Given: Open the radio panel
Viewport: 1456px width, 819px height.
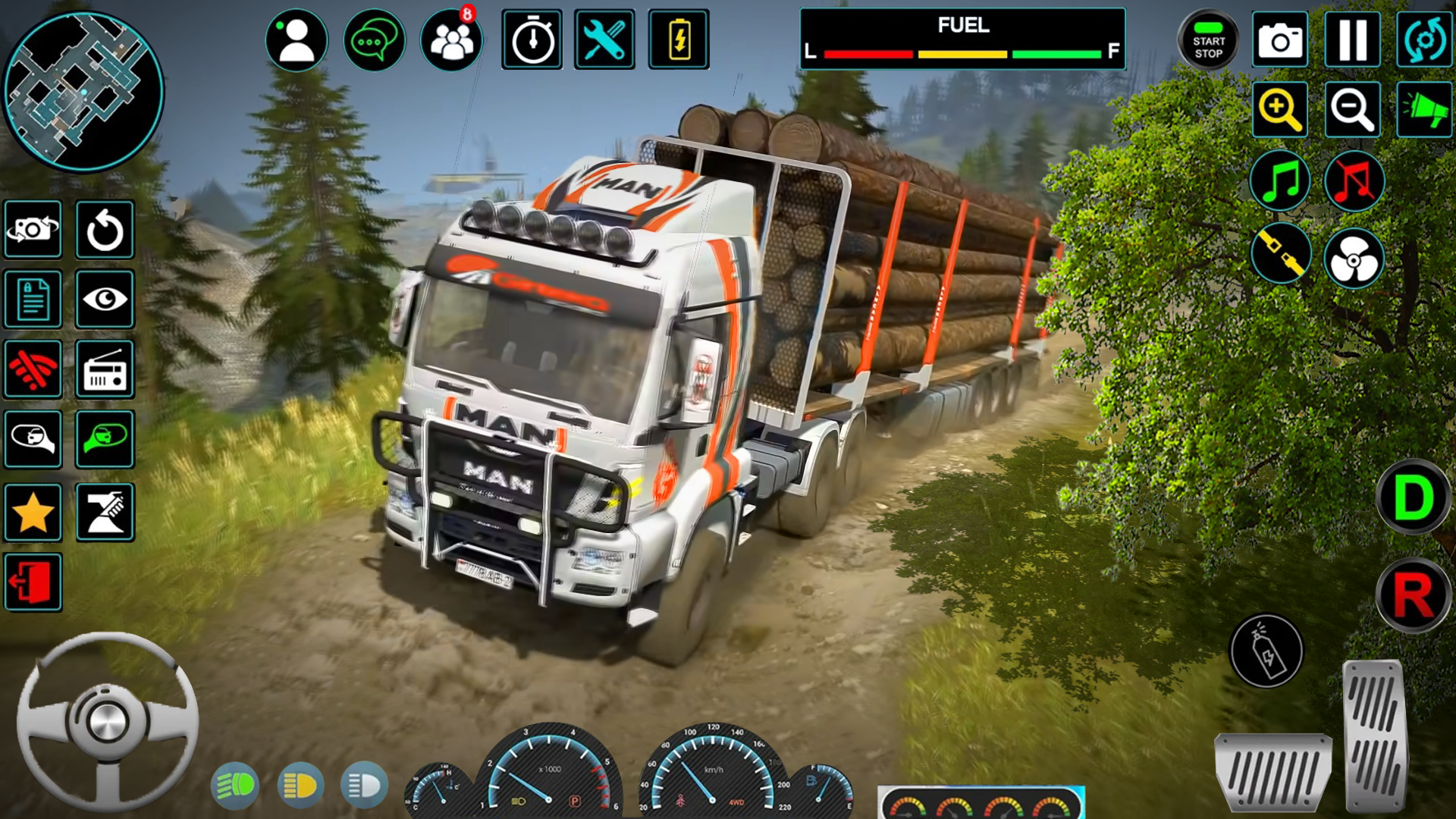Looking at the screenshot, I should [105, 371].
